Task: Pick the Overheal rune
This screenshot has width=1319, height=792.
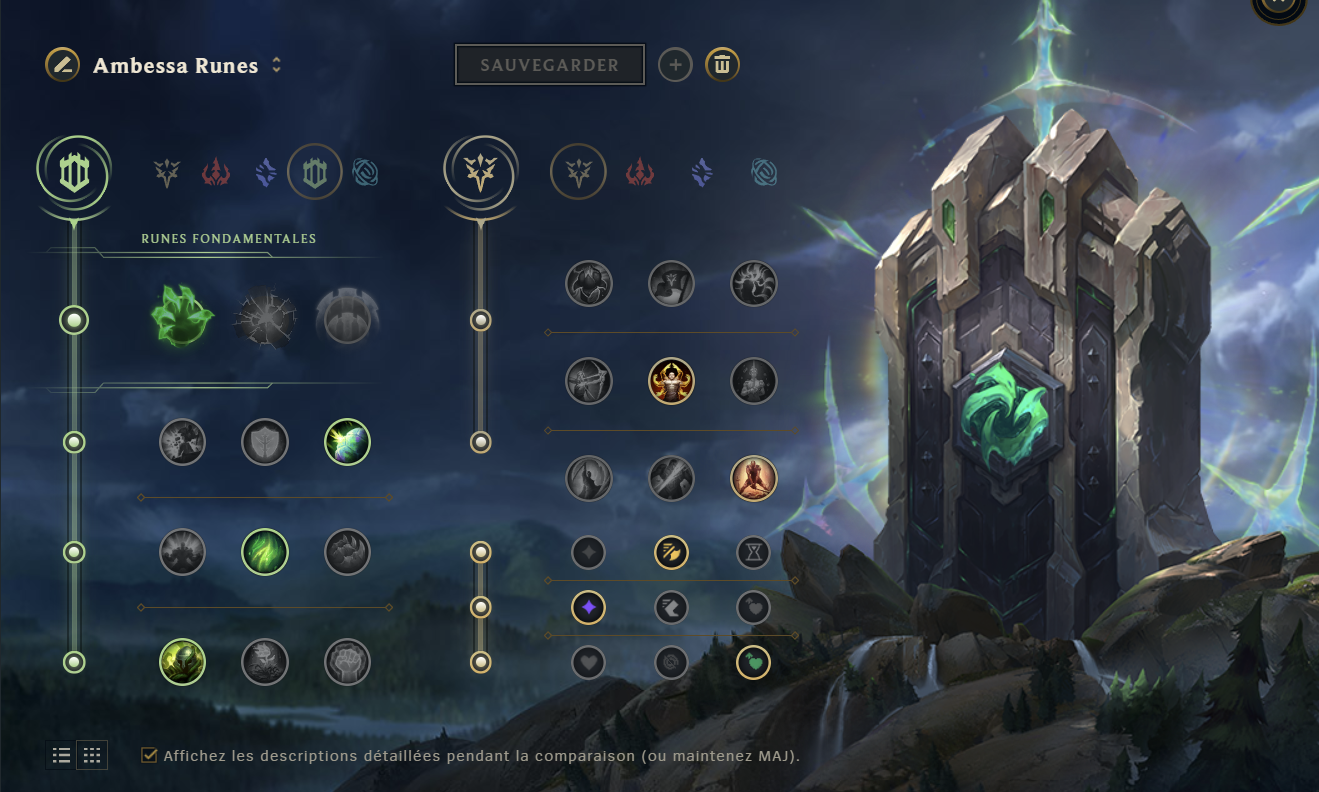Action: coord(589,283)
